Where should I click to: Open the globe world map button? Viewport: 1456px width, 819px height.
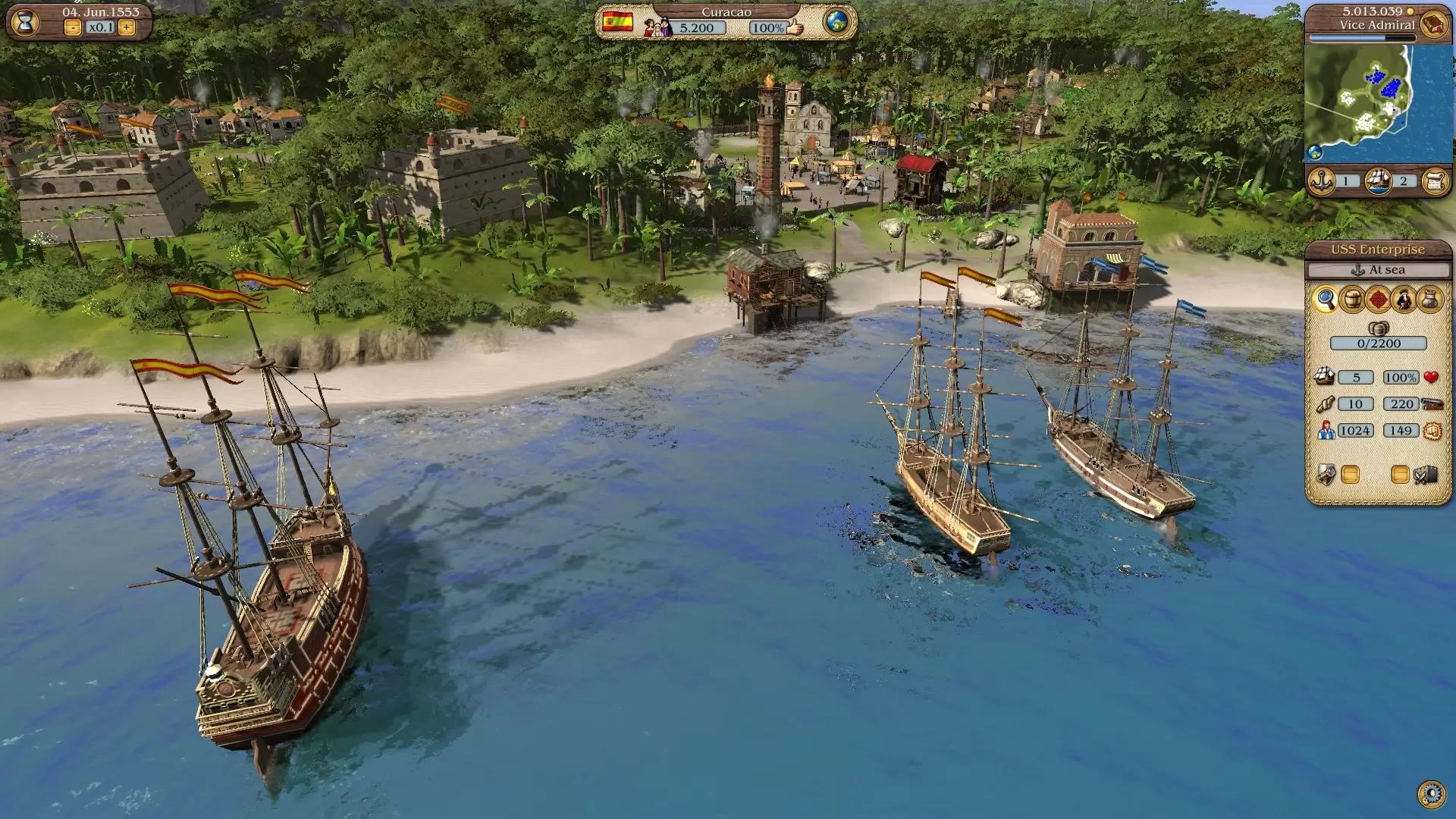pos(836,22)
